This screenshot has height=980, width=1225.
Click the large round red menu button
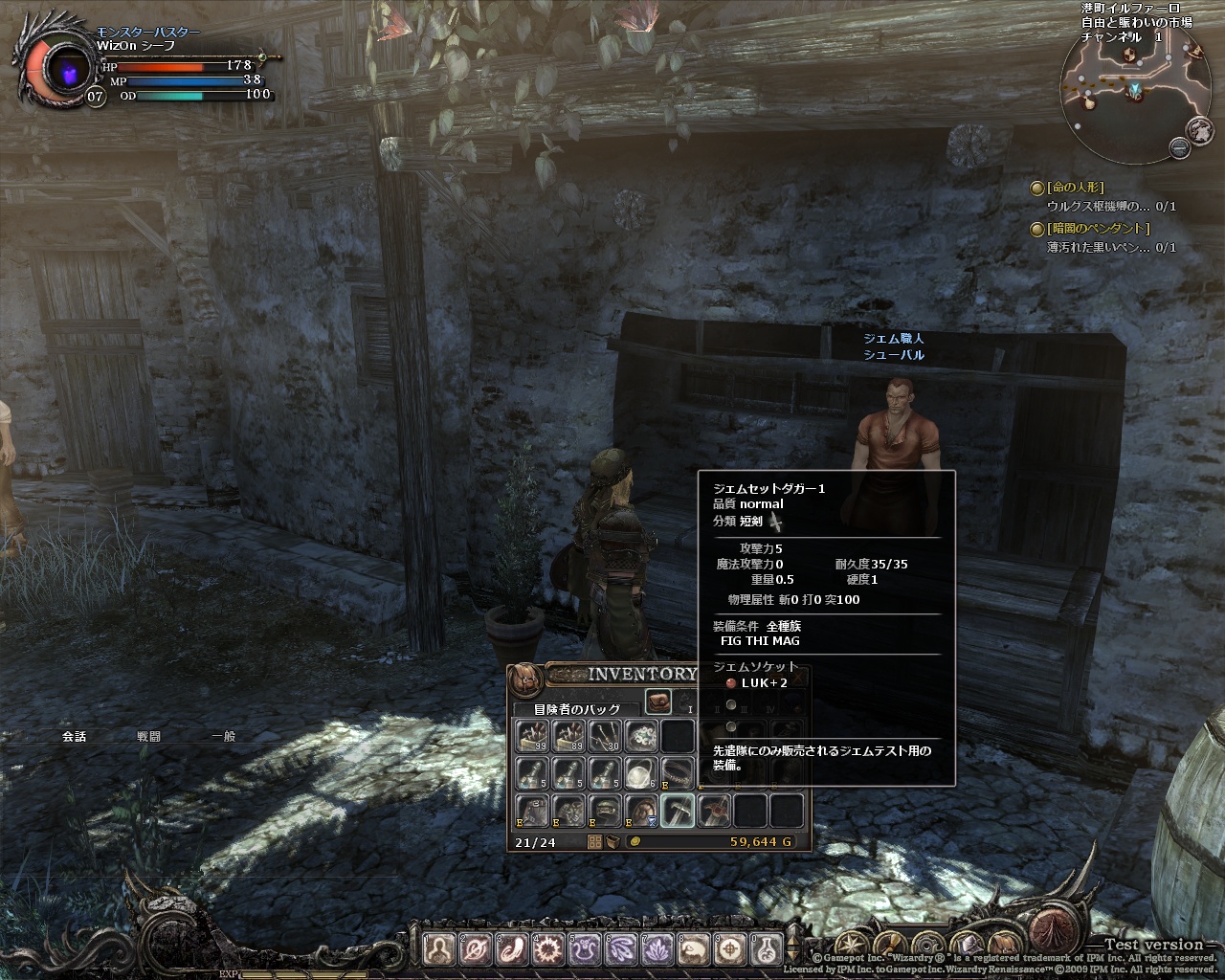1056,932
